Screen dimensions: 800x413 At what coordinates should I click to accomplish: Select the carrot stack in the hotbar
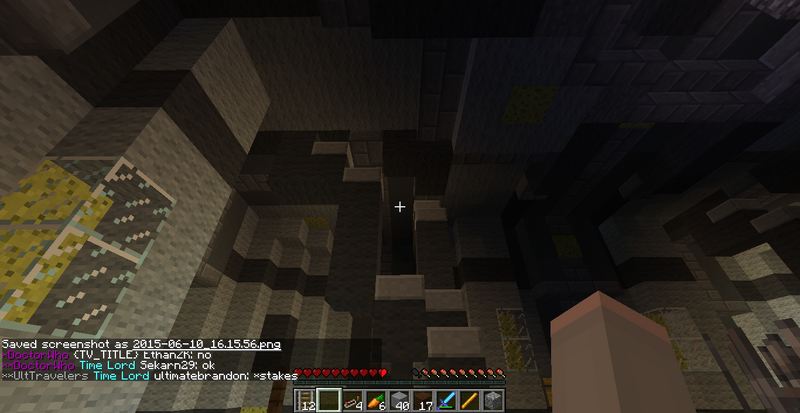pos(378,401)
